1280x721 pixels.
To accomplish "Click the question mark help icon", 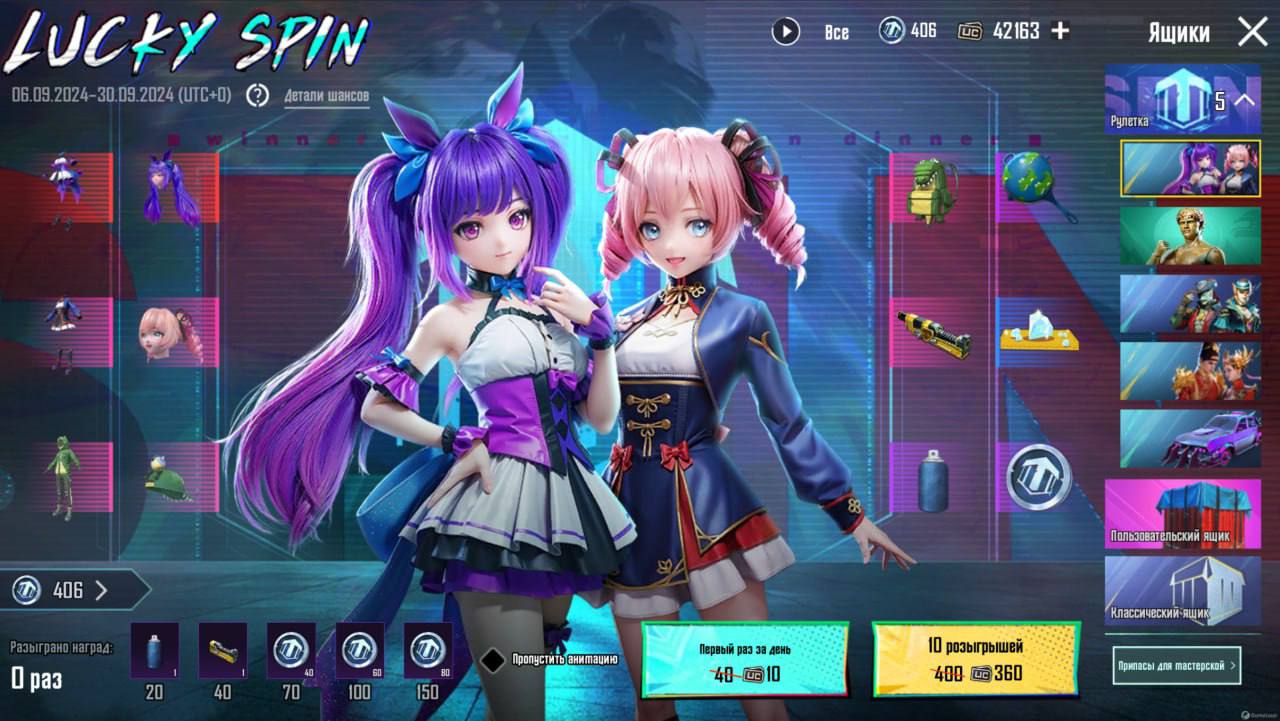I will pyautogui.click(x=258, y=95).
